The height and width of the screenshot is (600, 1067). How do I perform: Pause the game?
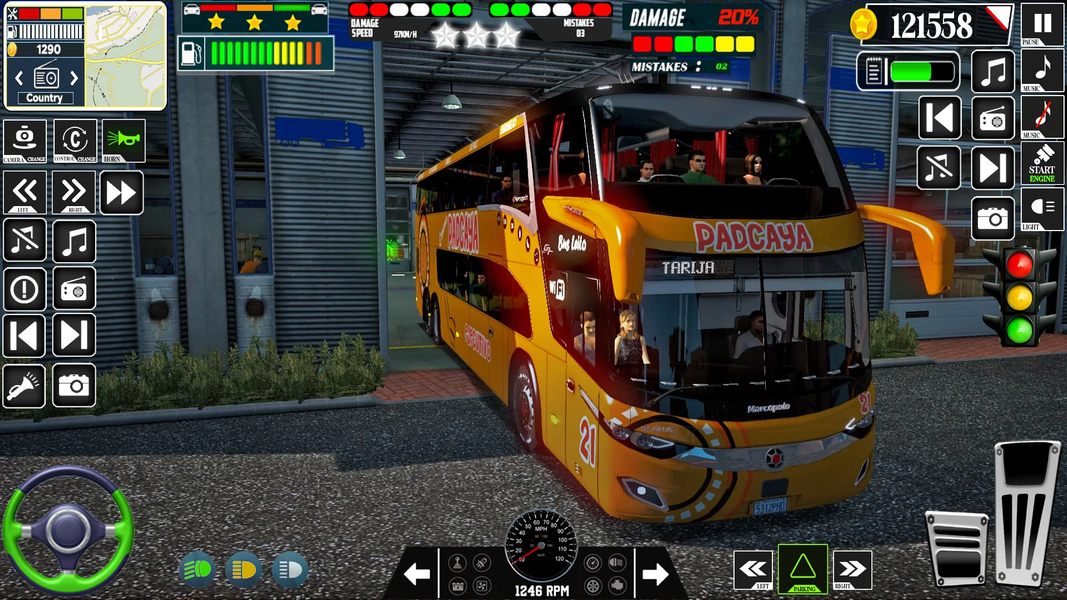pos(1042,24)
